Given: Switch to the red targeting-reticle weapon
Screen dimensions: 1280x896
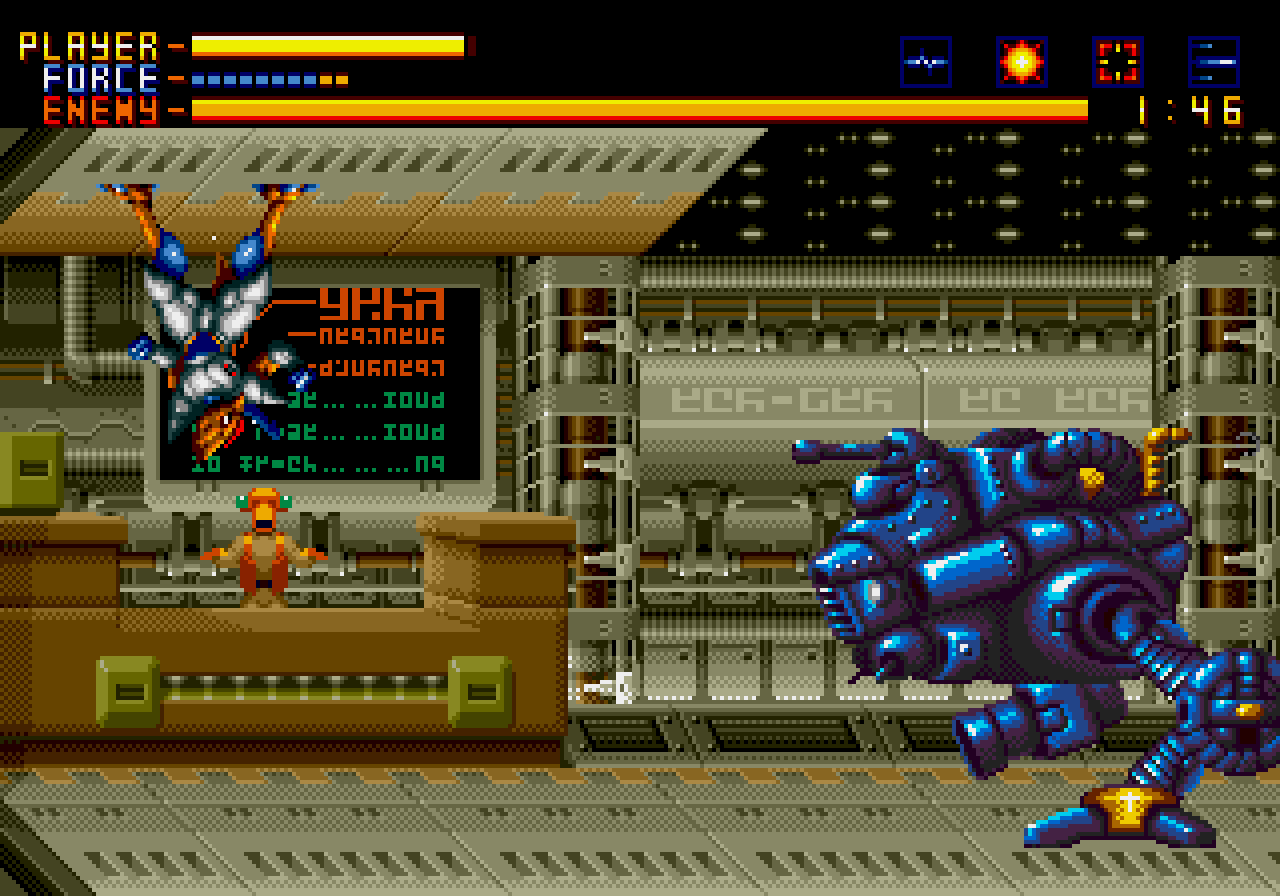Looking at the screenshot, I should [x=1117, y=62].
